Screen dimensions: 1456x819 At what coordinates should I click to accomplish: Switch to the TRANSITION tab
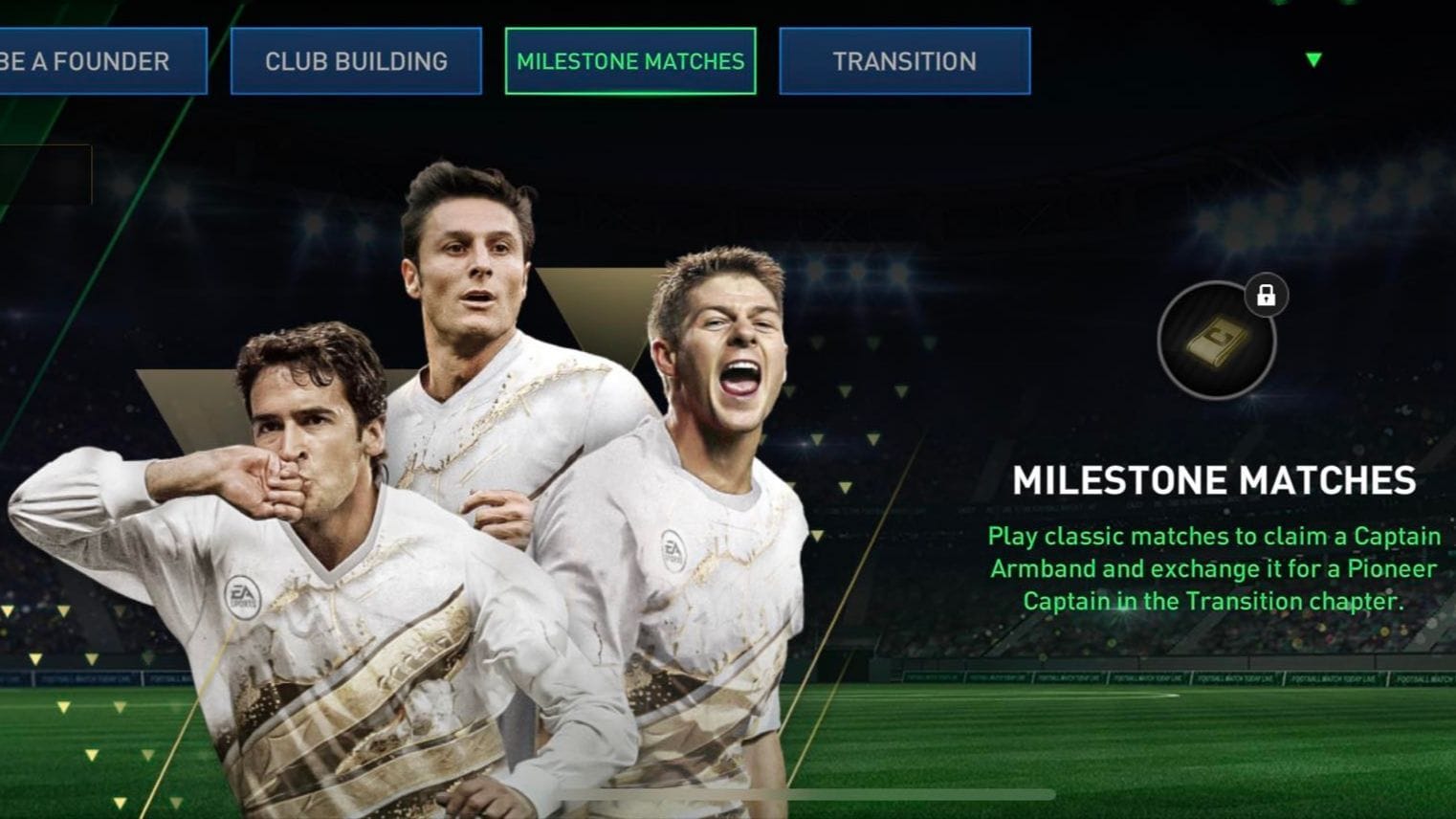coord(904,61)
